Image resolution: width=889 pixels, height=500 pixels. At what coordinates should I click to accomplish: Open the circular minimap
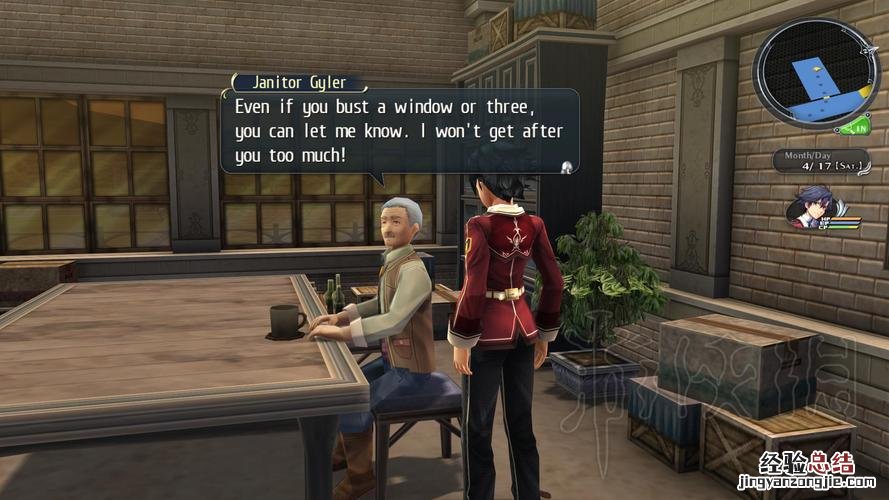click(x=809, y=72)
